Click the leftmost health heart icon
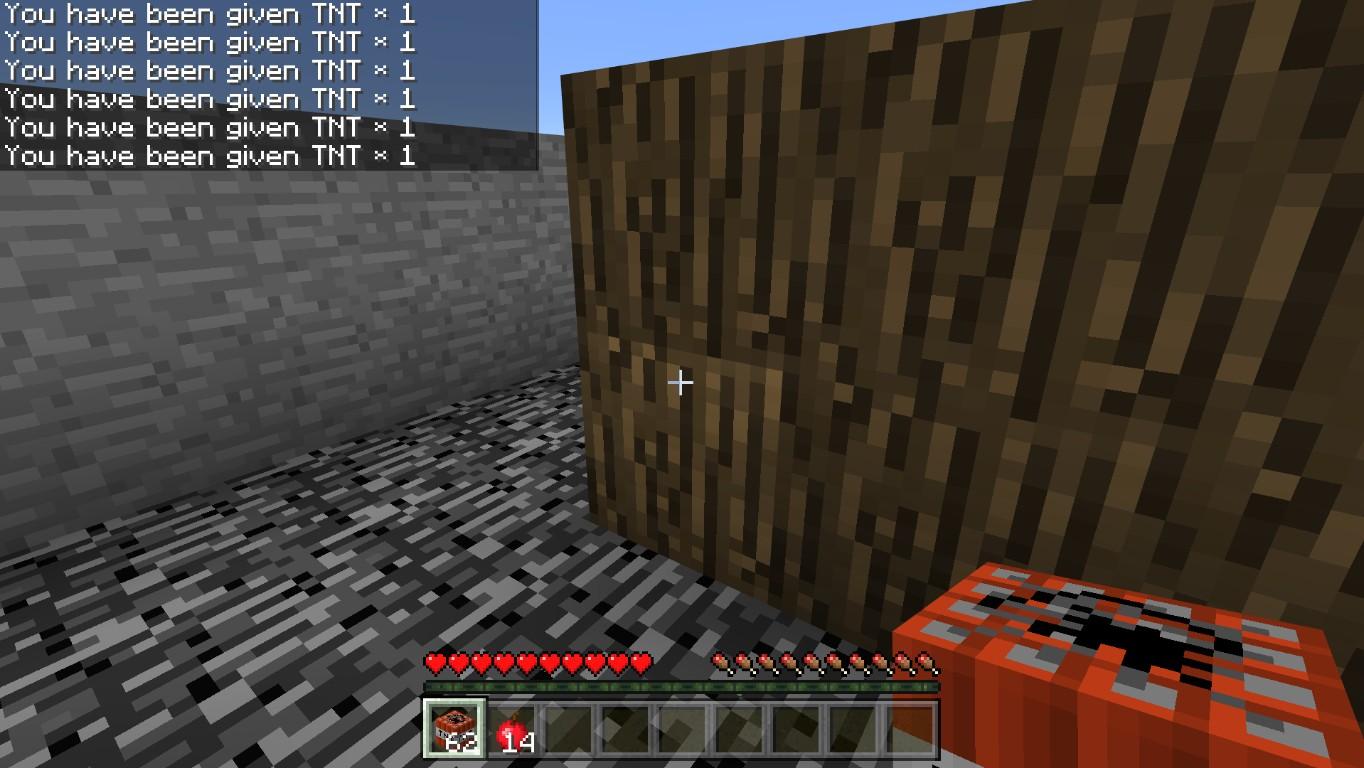1364x768 pixels. pyautogui.click(x=434, y=662)
